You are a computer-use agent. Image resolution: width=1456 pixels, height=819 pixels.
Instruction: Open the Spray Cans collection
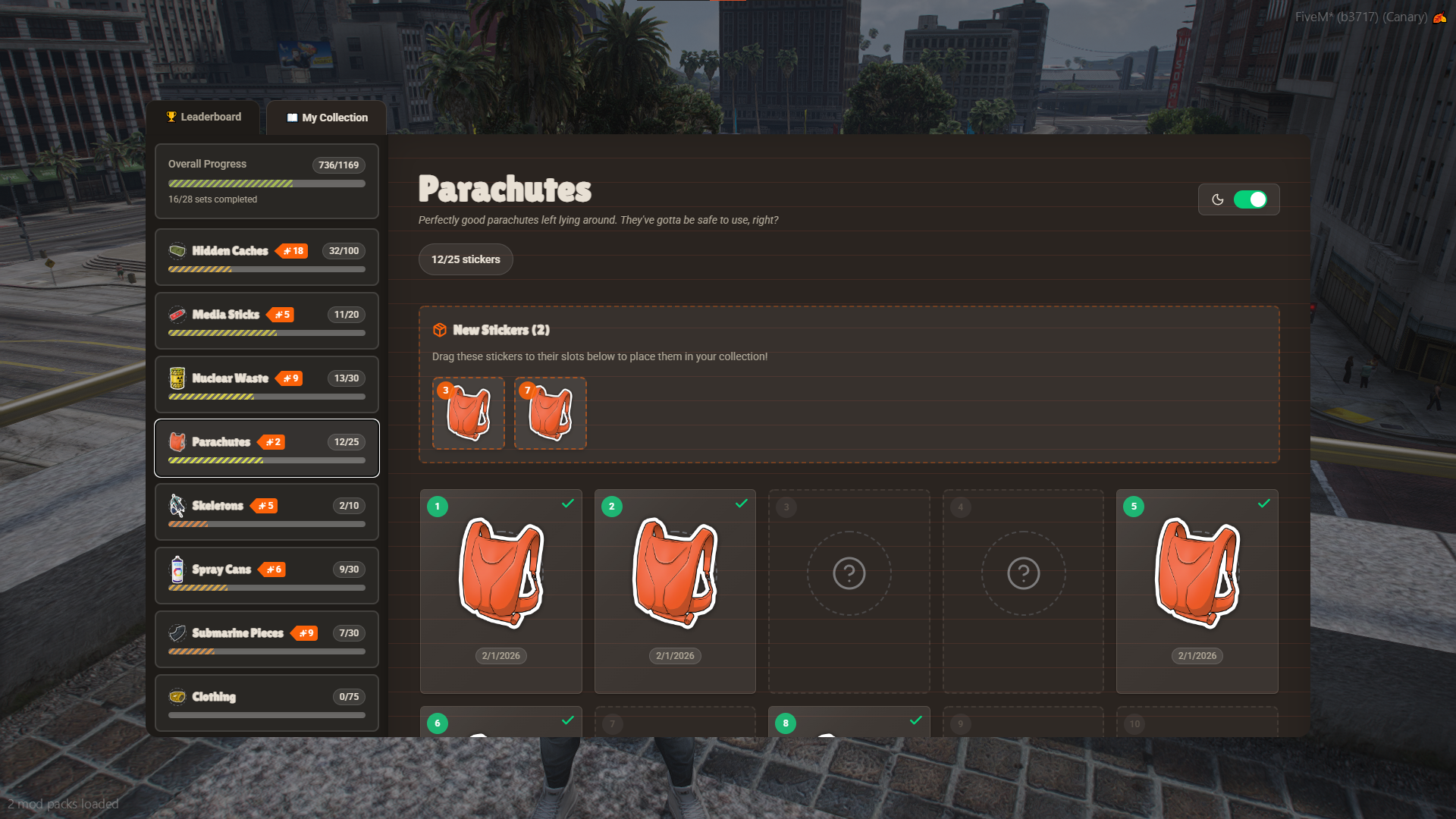point(266,576)
